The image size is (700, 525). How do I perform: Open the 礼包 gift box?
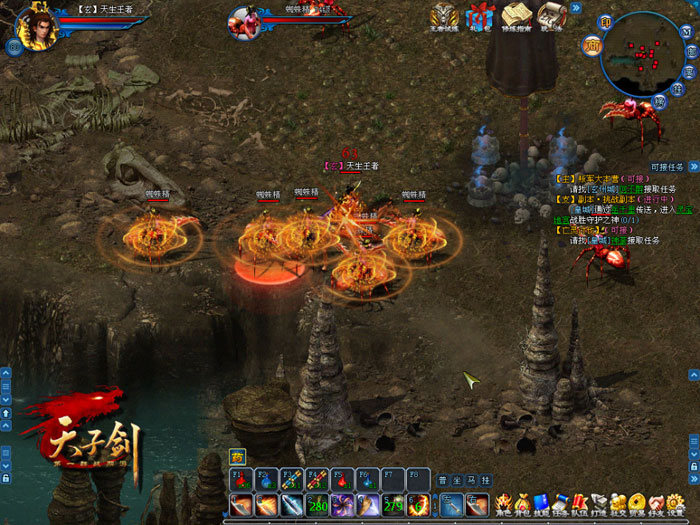[481, 16]
